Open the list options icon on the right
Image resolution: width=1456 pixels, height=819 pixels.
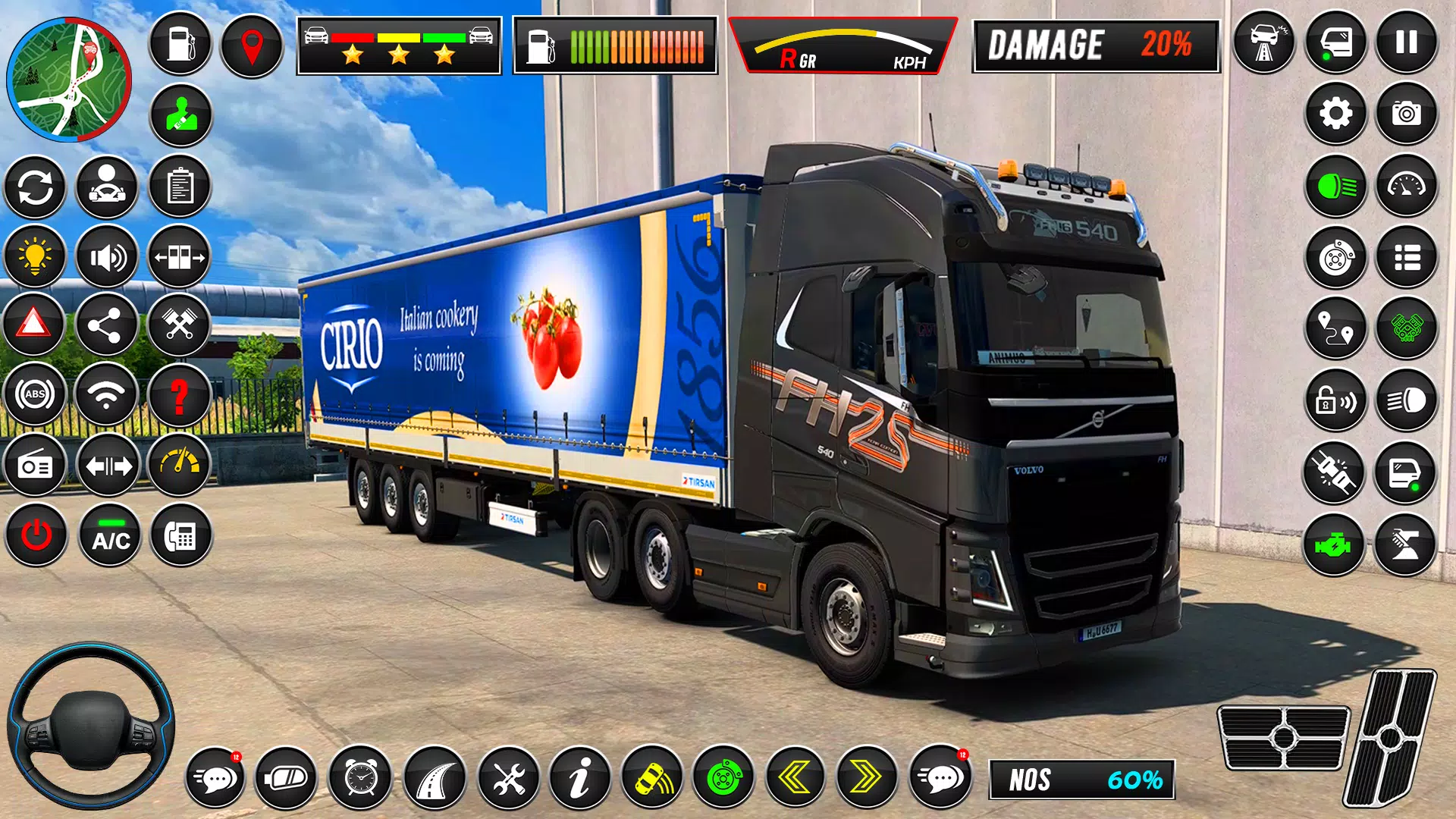(1408, 259)
